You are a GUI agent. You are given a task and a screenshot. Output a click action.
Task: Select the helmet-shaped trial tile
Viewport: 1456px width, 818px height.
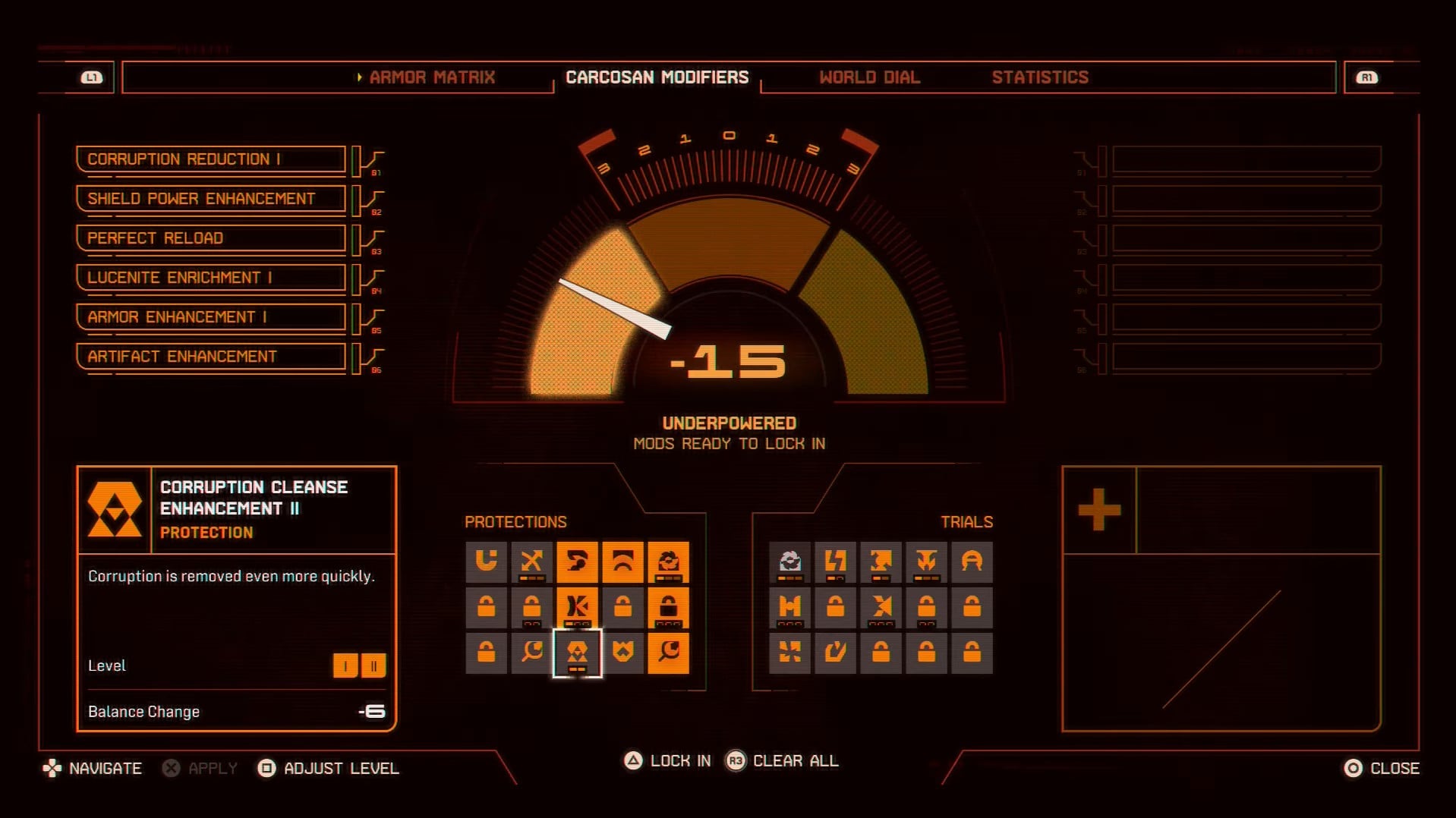point(972,562)
